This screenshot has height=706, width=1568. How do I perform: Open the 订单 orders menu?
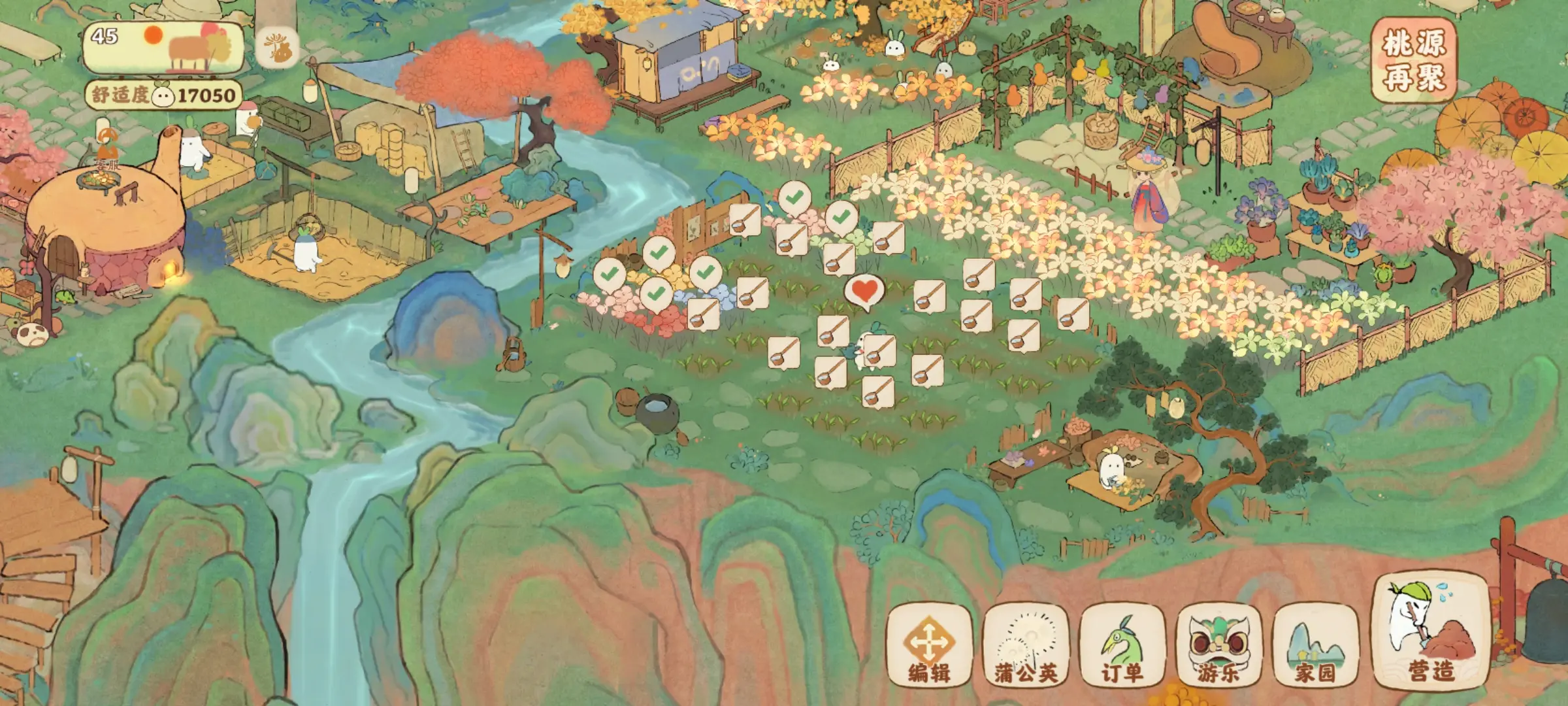(x=1122, y=646)
